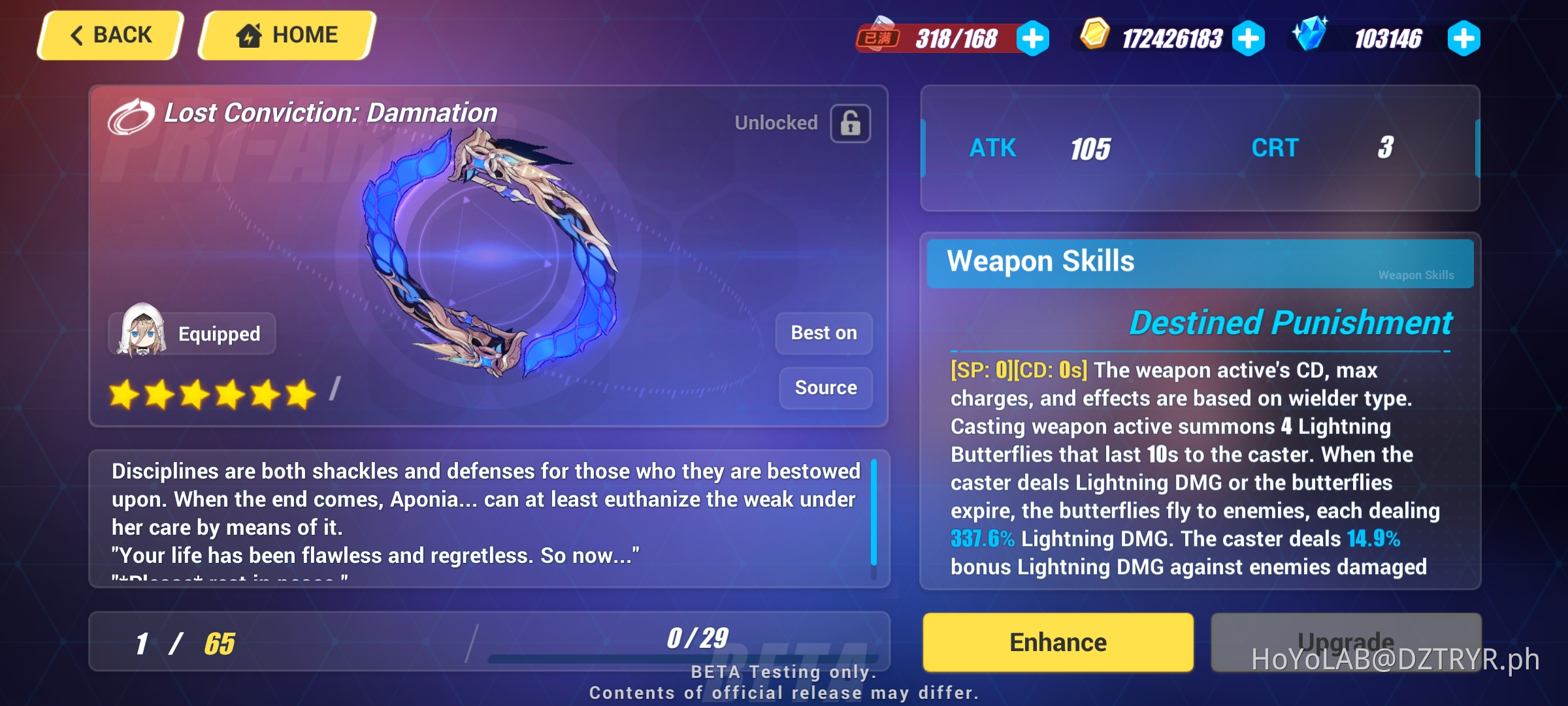The width and height of the screenshot is (1568, 706).
Task: Click the crystal currency icon
Action: click(x=1311, y=37)
